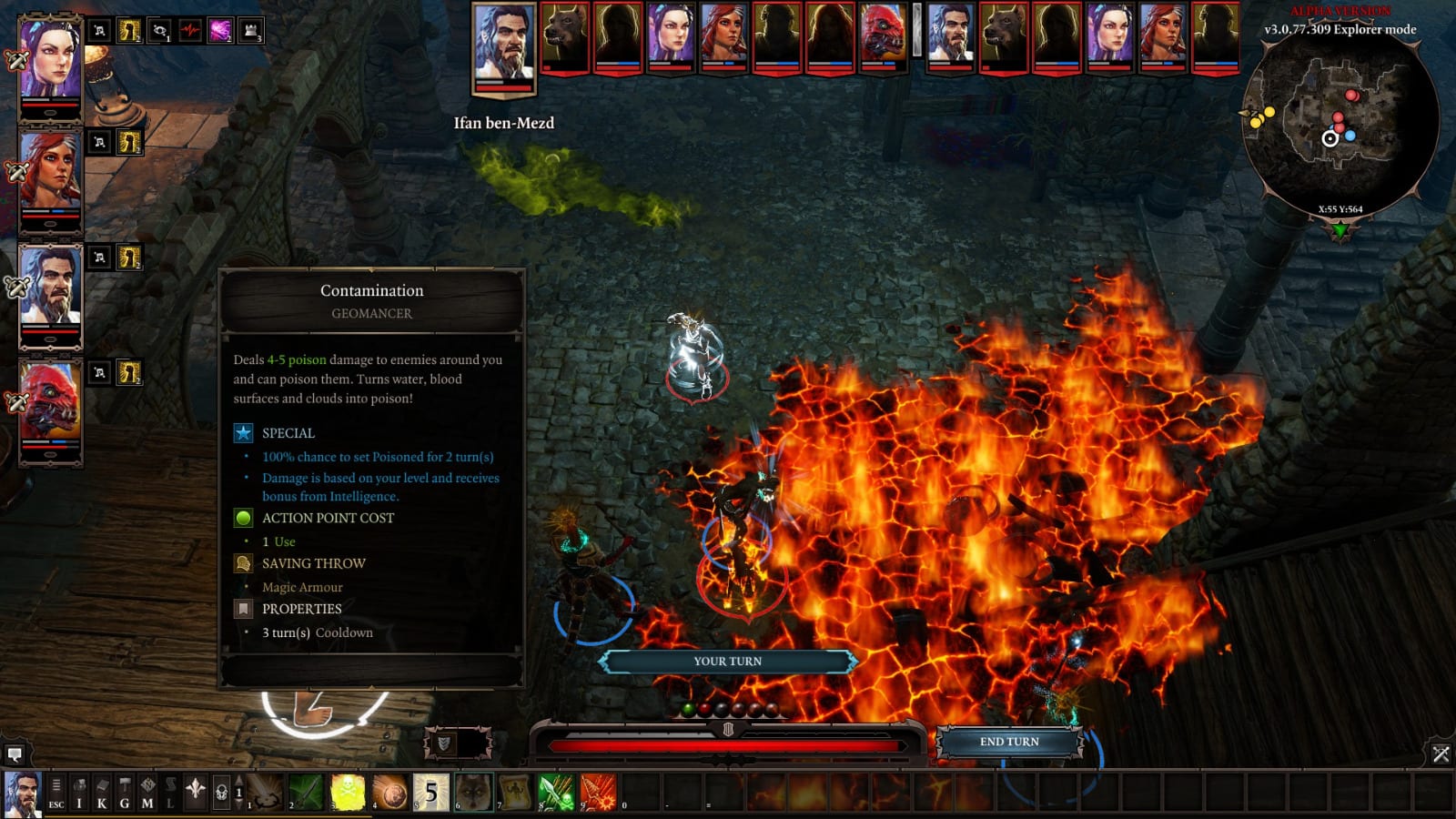Viewport: 1456px width, 819px height.
Task: Open the inventory bag icon
Action: pyautogui.click(x=80, y=790)
